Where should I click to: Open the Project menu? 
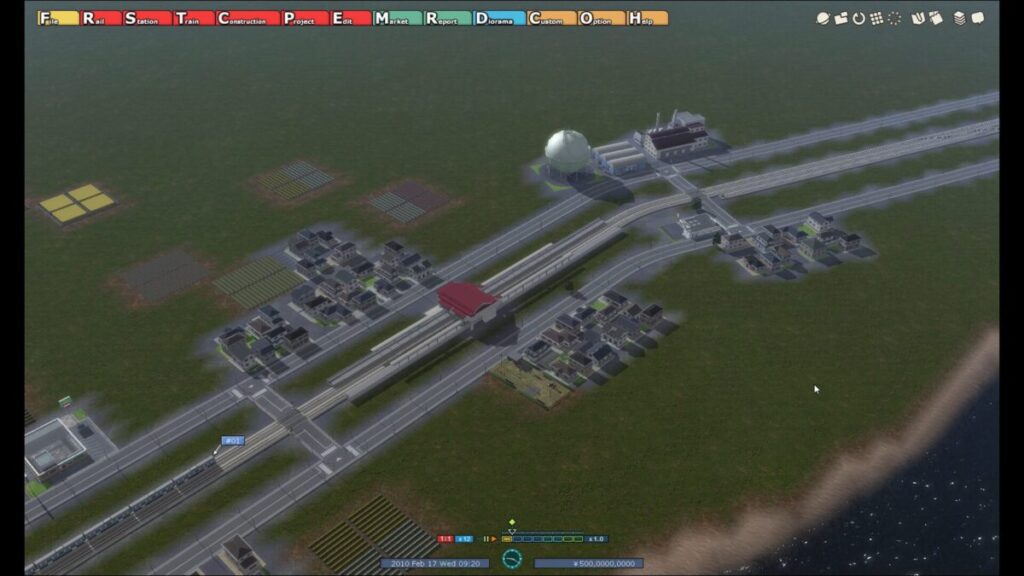tap(304, 18)
